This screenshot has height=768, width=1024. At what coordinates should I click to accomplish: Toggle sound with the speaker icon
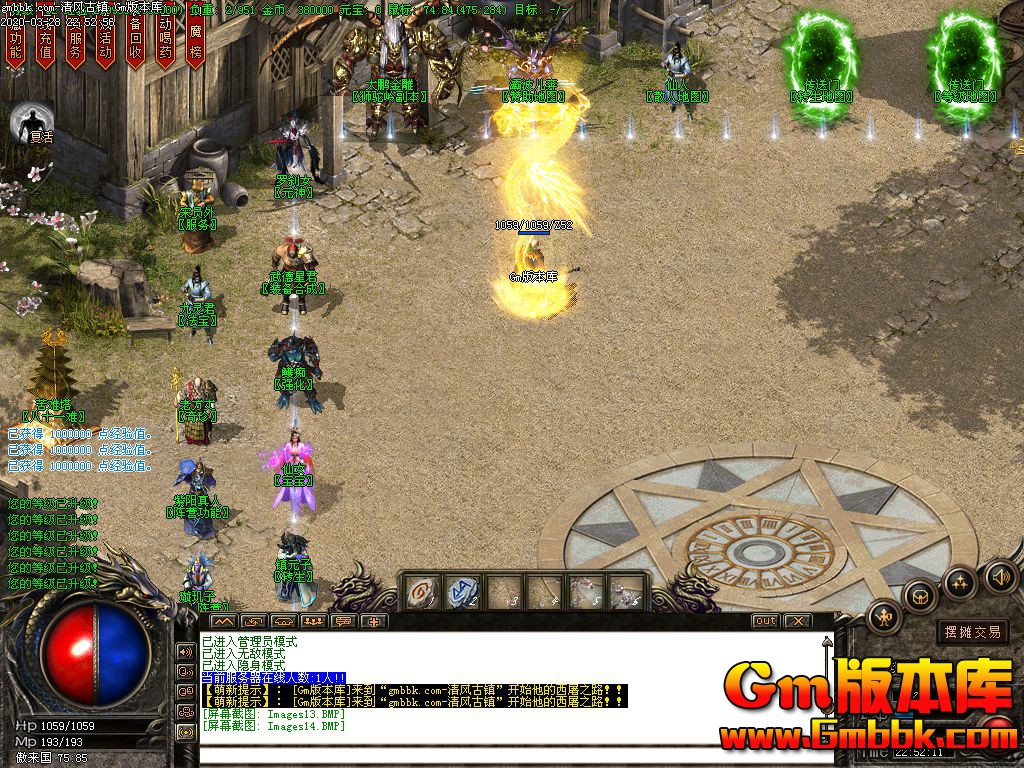(x=1001, y=575)
